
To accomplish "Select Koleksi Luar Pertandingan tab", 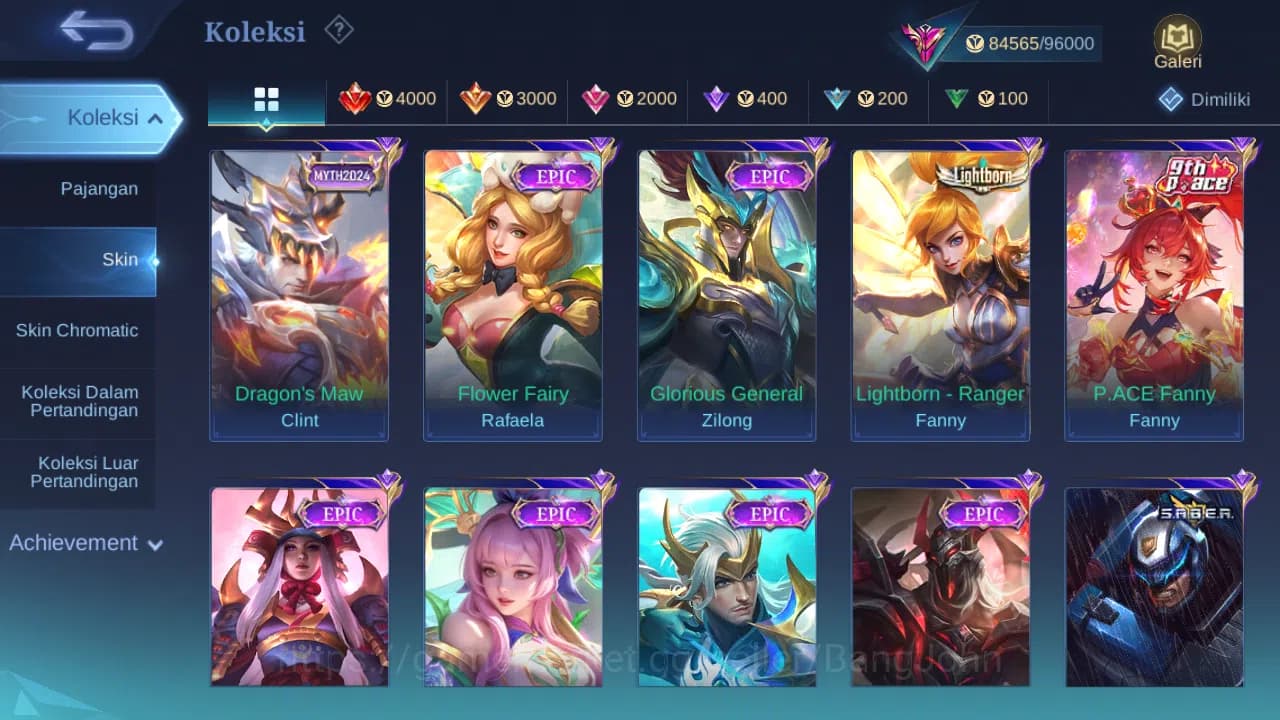I will coord(79,471).
